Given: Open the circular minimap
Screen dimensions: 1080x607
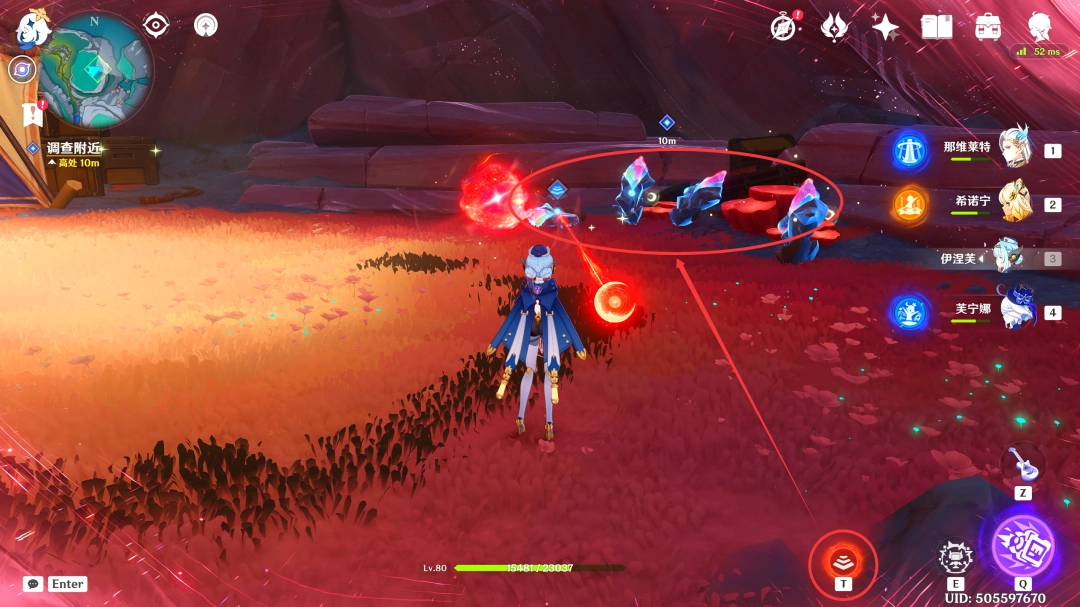Looking at the screenshot, I should (x=95, y=70).
